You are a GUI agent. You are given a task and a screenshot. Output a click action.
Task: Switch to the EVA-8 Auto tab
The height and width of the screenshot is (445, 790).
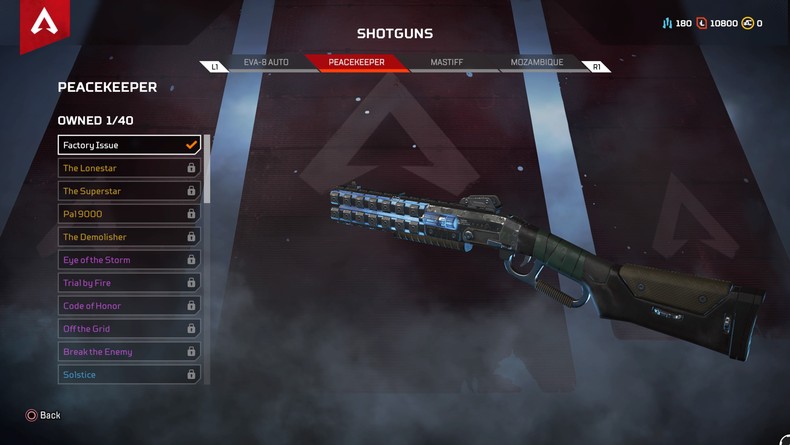[266, 63]
